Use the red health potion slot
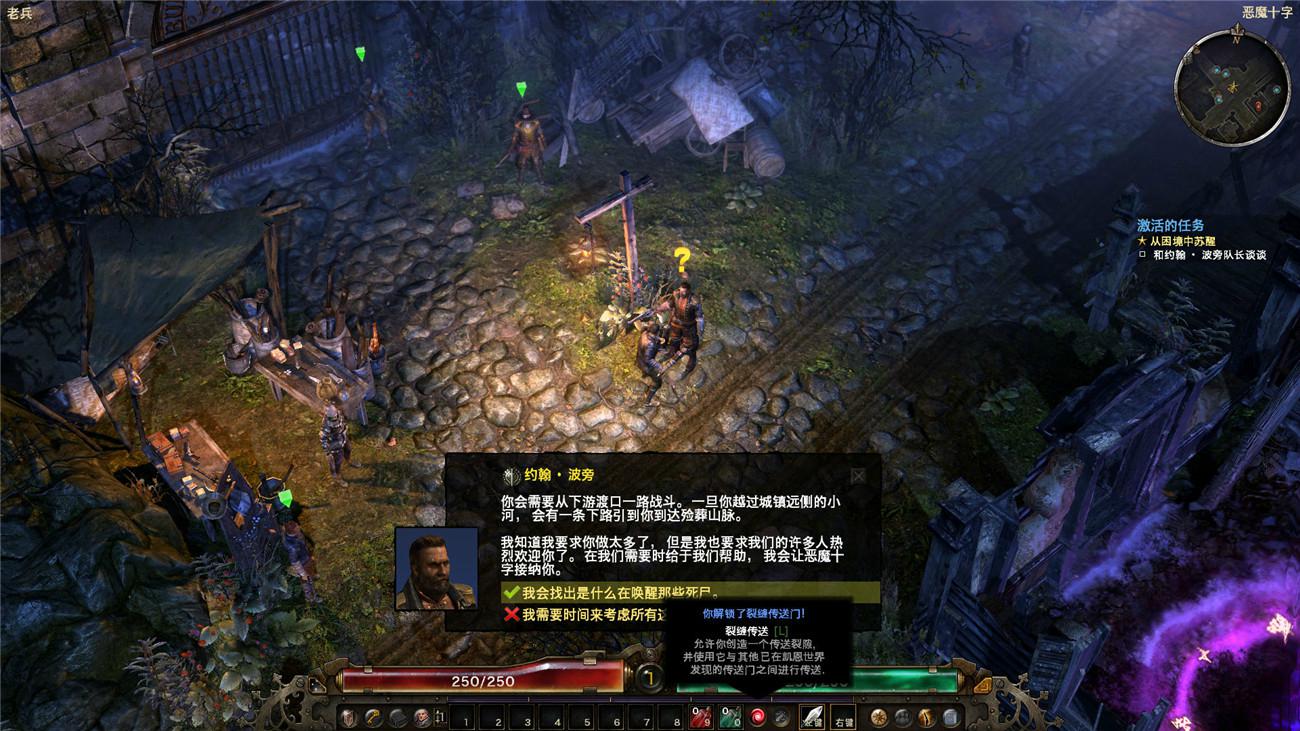The height and width of the screenshot is (731, 1300). pyautogui.click(x=700, y=717)
